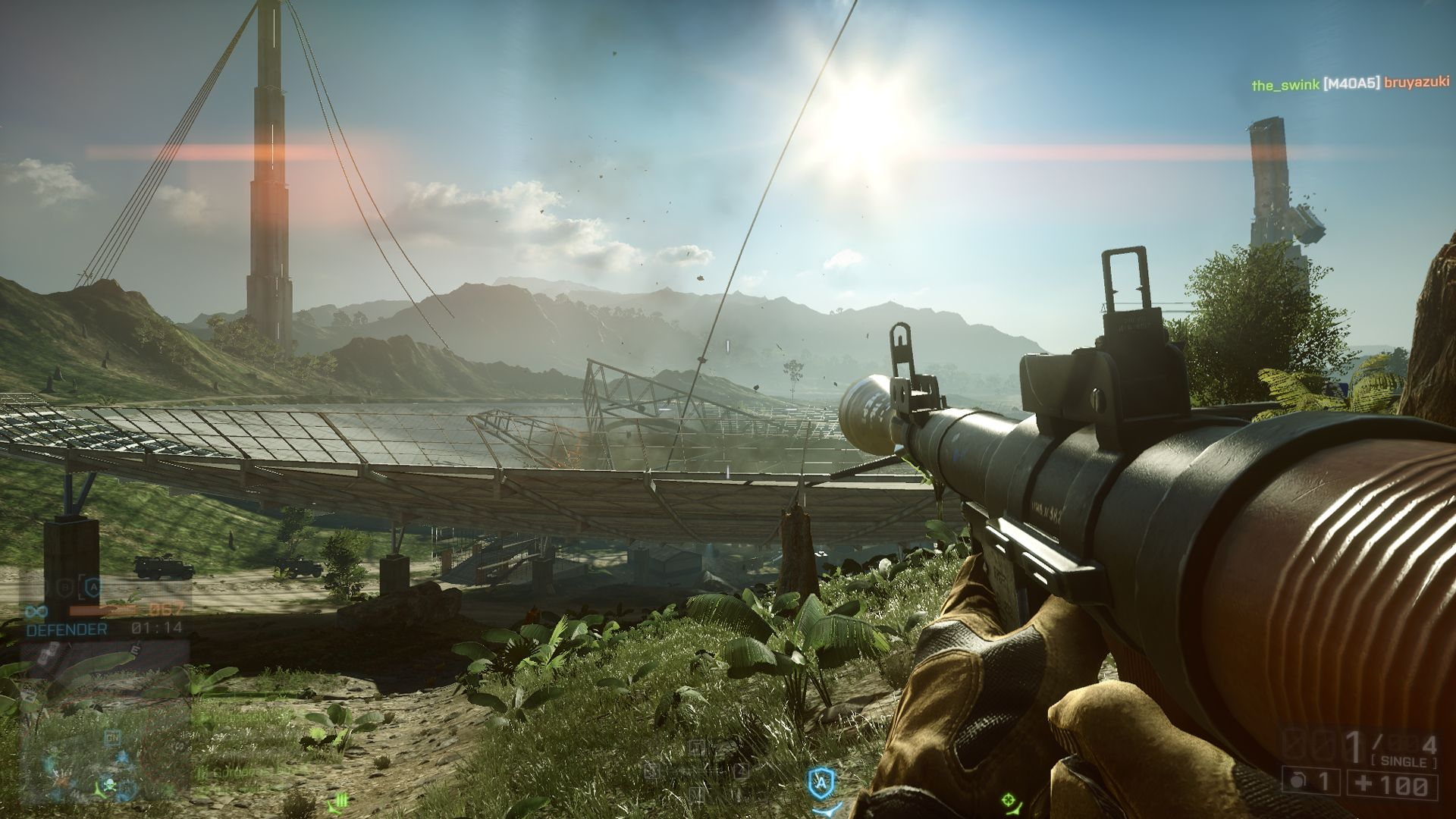Click the infinity tickets symbol
1456x819 pixels.
[x=36, y=611]
